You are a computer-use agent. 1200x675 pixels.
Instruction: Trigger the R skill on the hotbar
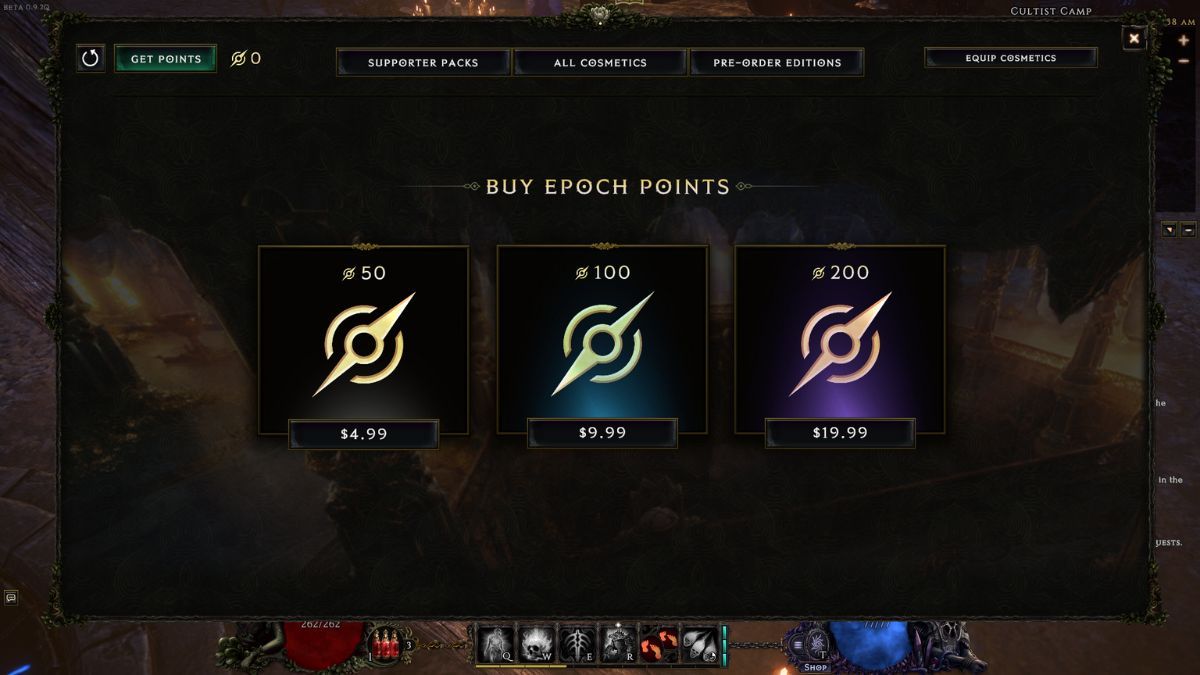pyautogui.click(x=618, y=644)
